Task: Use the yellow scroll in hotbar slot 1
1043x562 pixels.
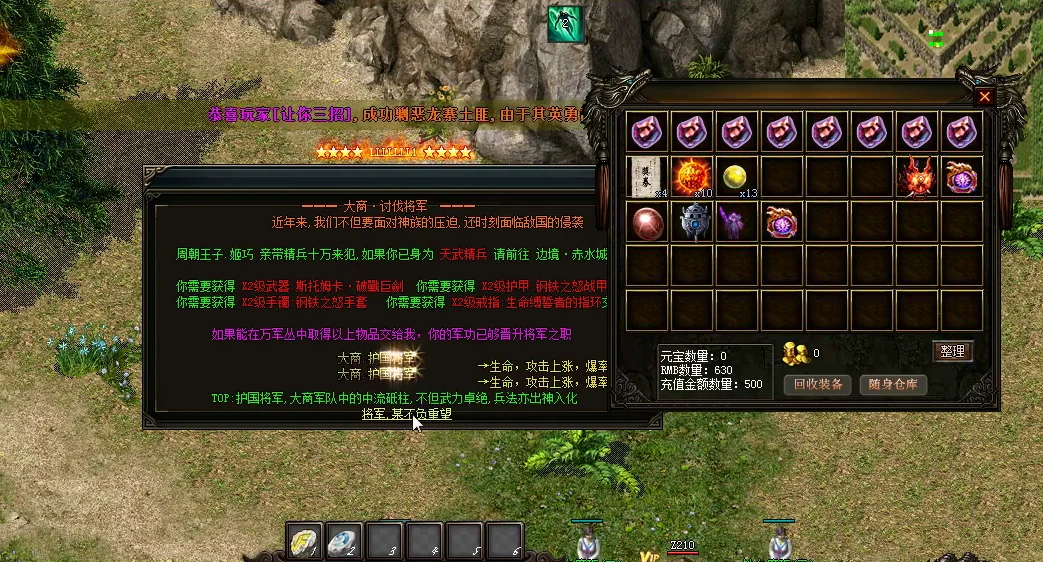Action: click(304, 541)
